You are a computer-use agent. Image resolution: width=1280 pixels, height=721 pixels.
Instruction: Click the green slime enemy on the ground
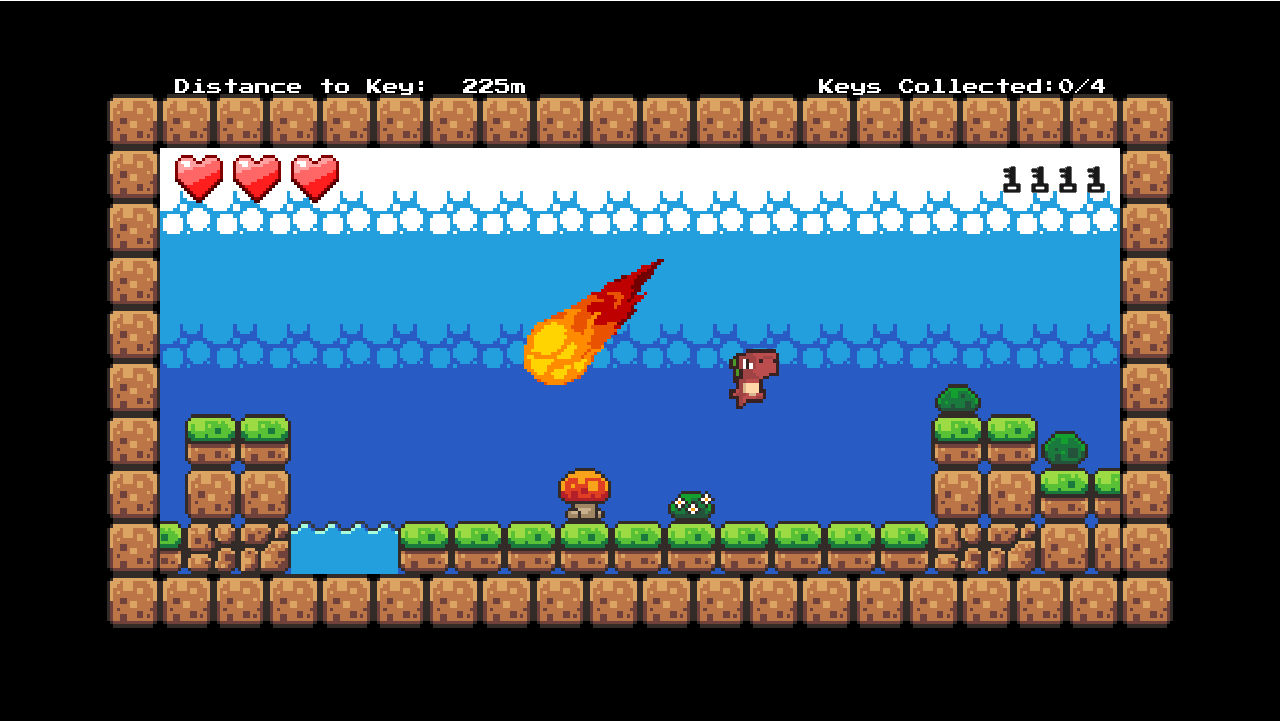click(x=690, y=503)
